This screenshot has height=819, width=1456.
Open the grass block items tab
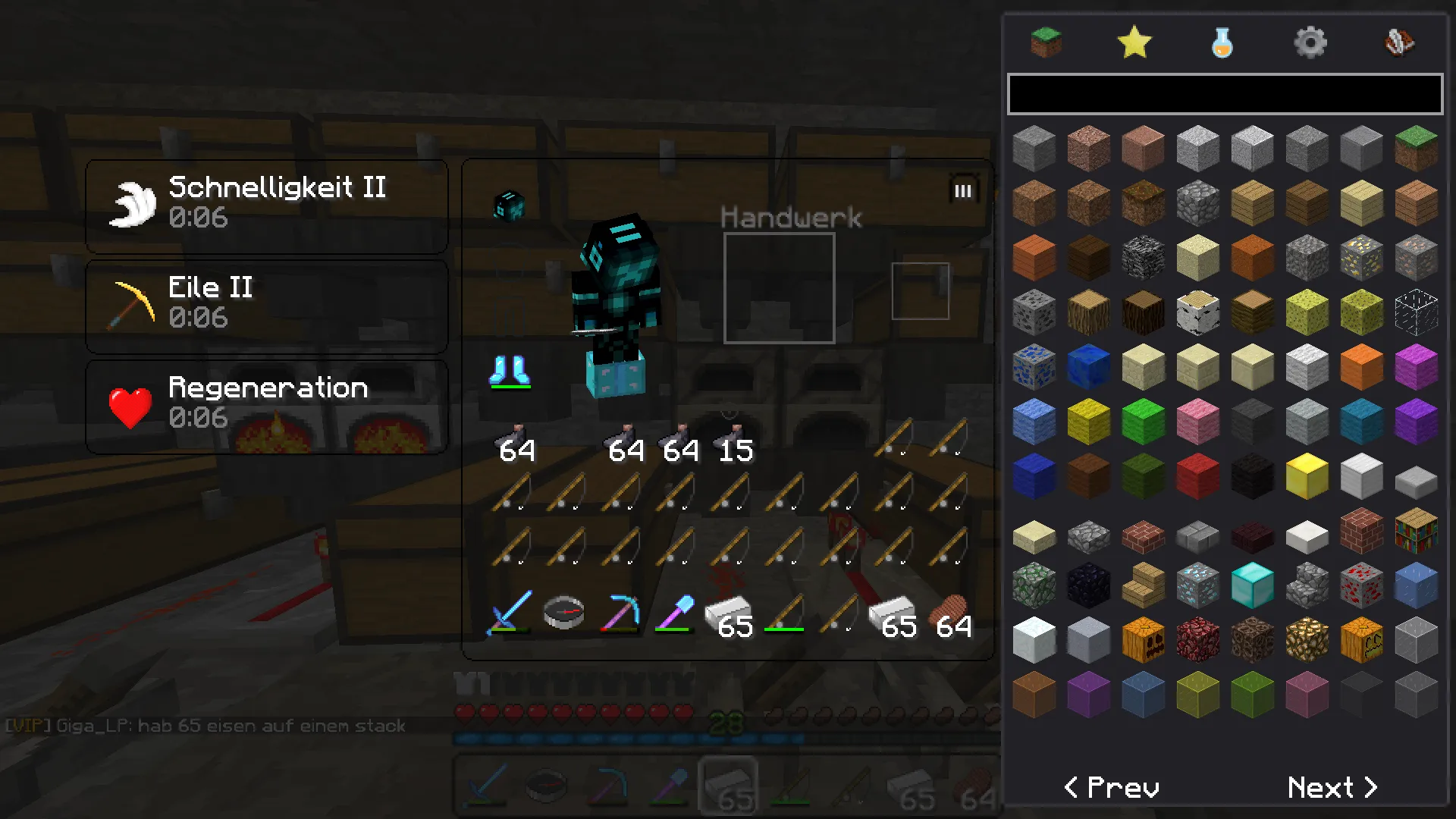(1046, 42)
